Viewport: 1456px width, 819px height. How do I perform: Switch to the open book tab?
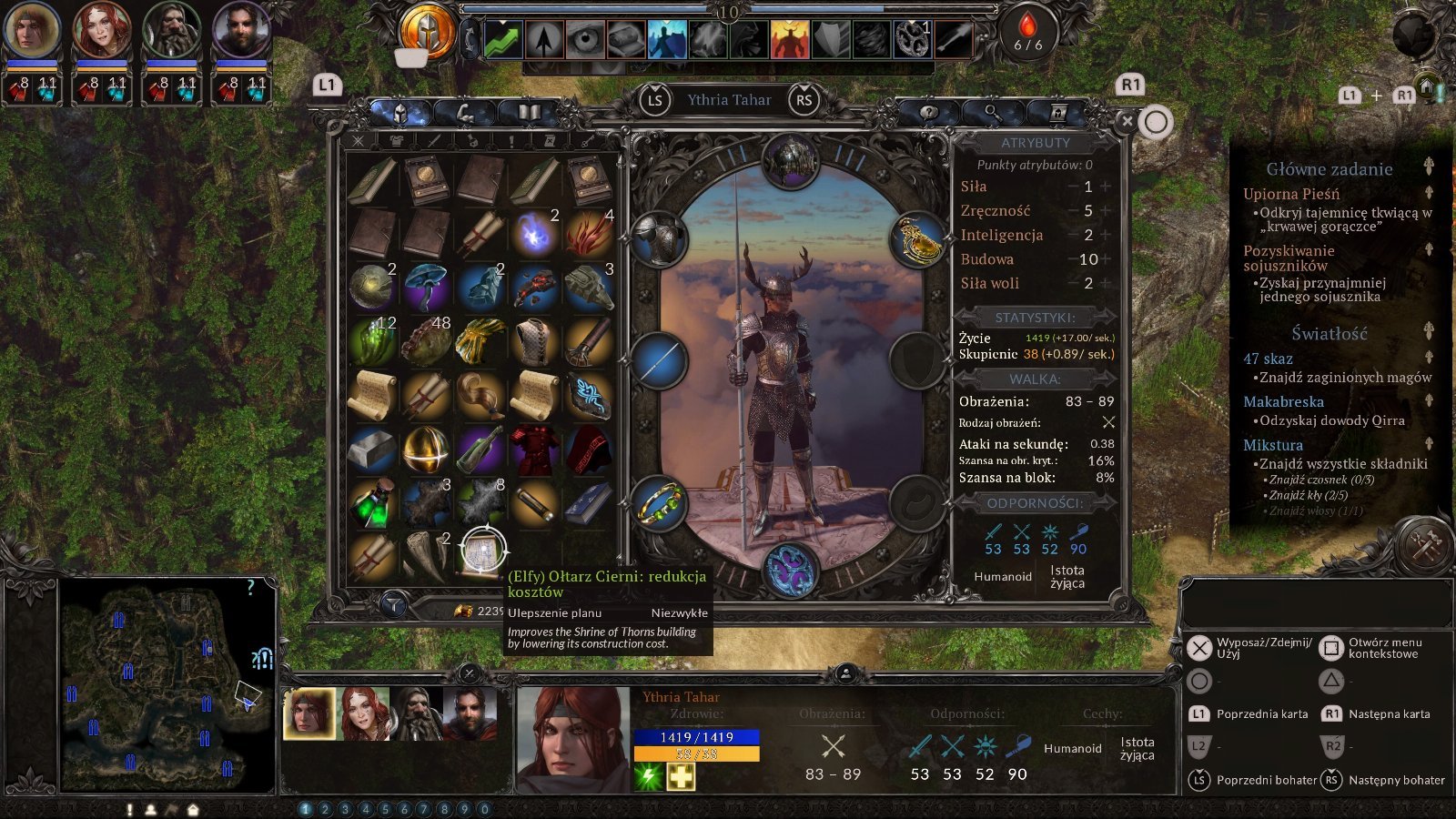(529, 113)
